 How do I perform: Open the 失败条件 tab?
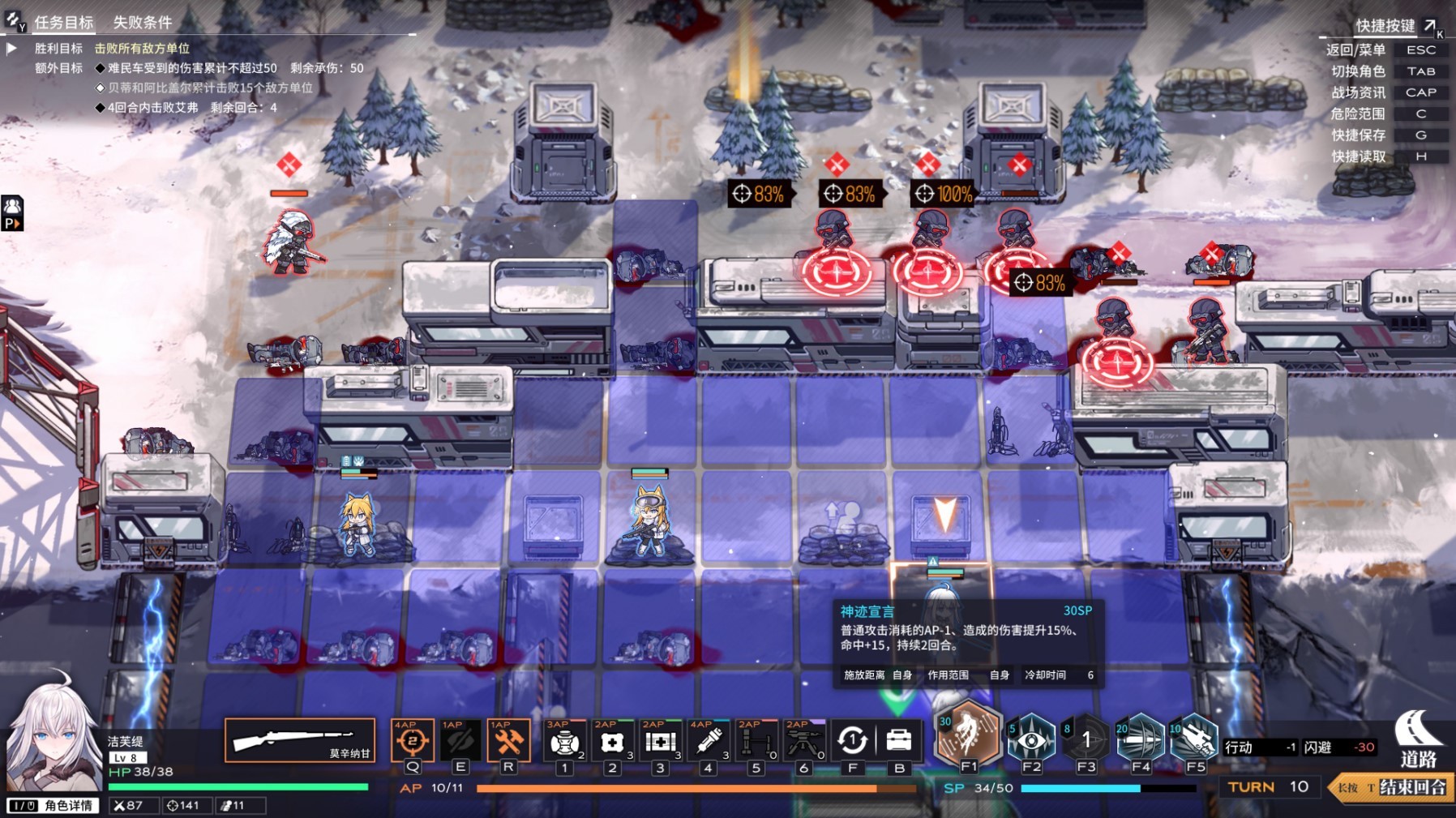143,22
